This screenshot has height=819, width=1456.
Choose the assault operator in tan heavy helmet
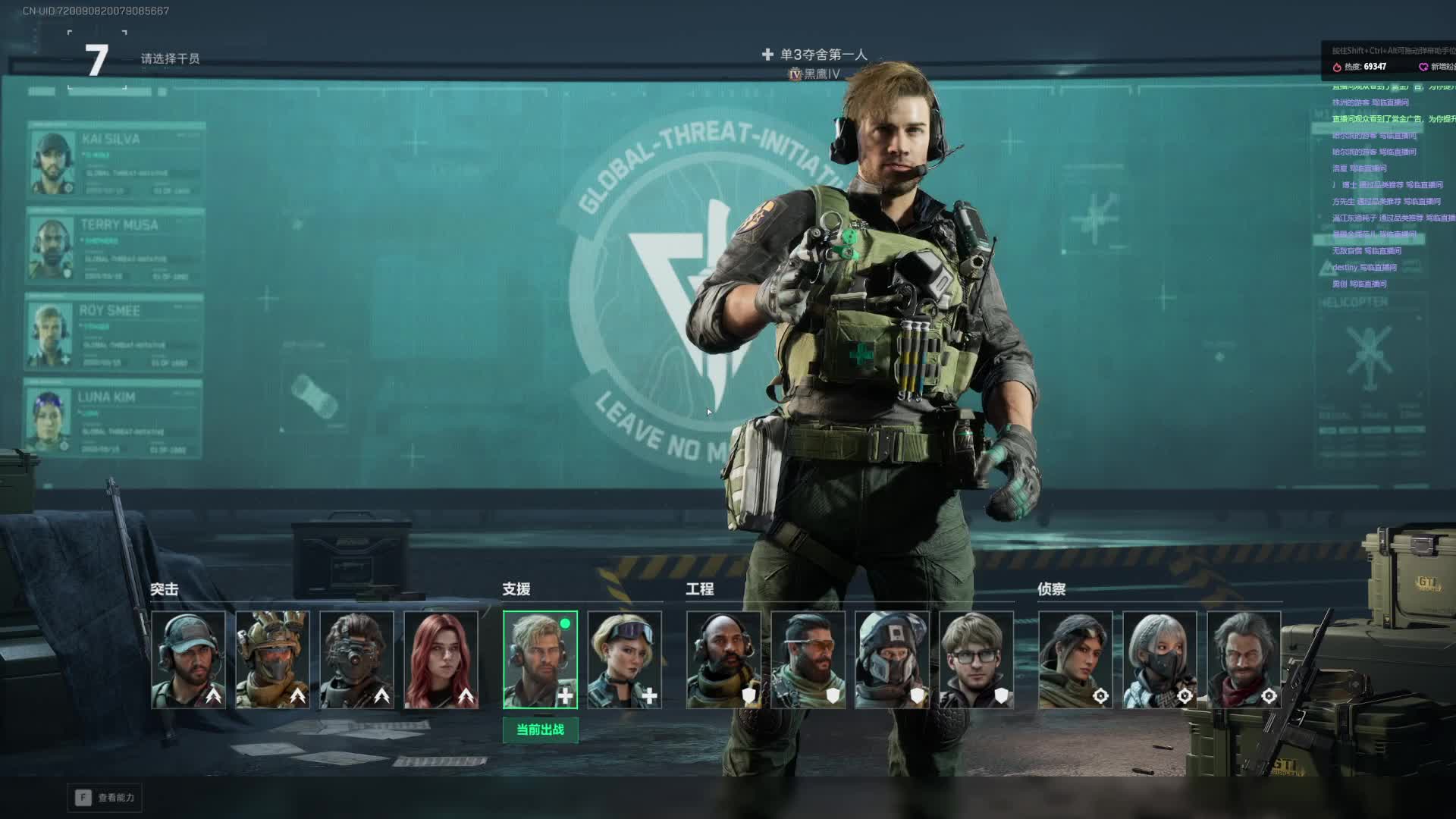(x=272, y=660)
